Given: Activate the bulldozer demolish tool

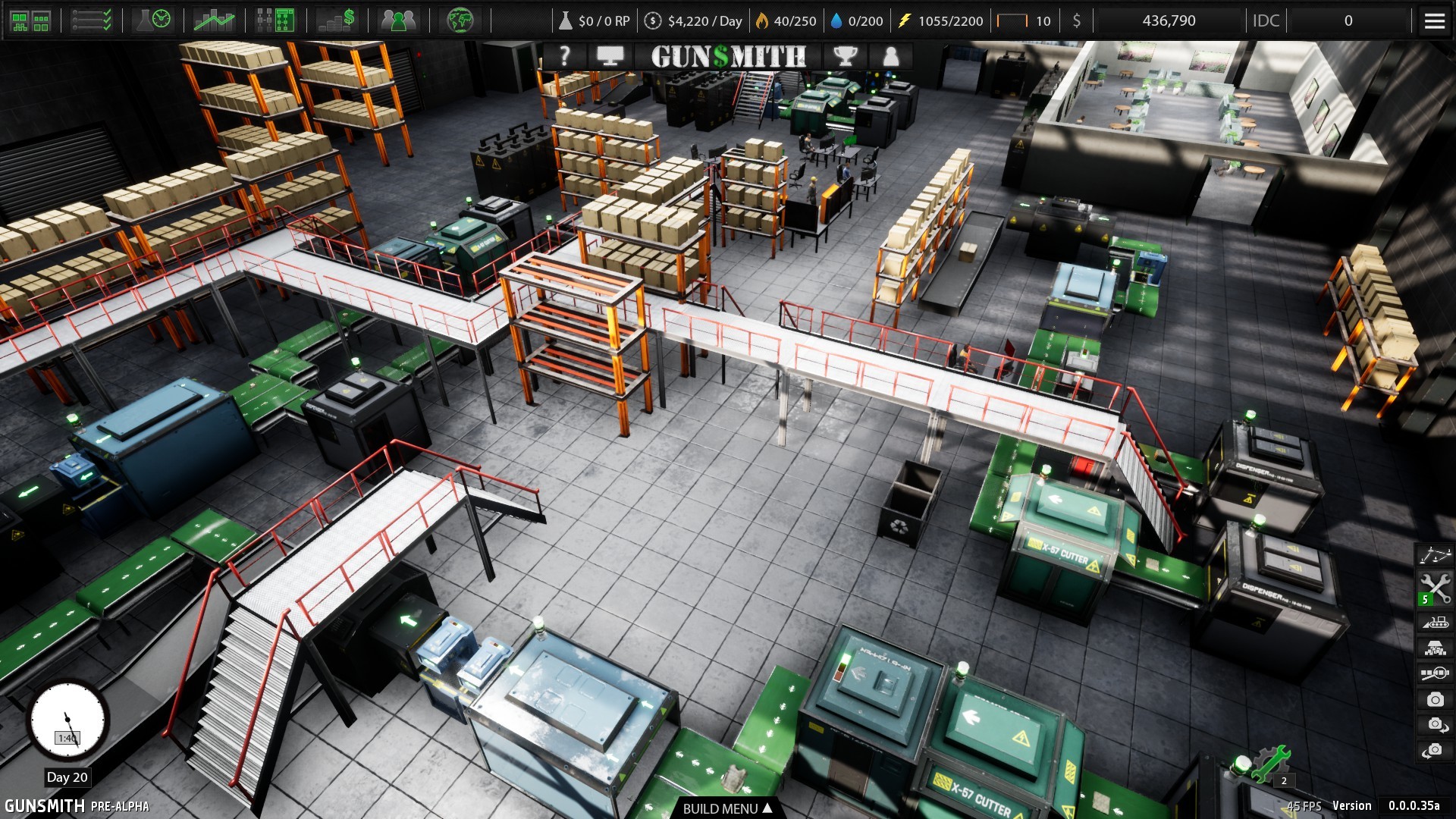Looking at the screenshot, I should 1435,623.
